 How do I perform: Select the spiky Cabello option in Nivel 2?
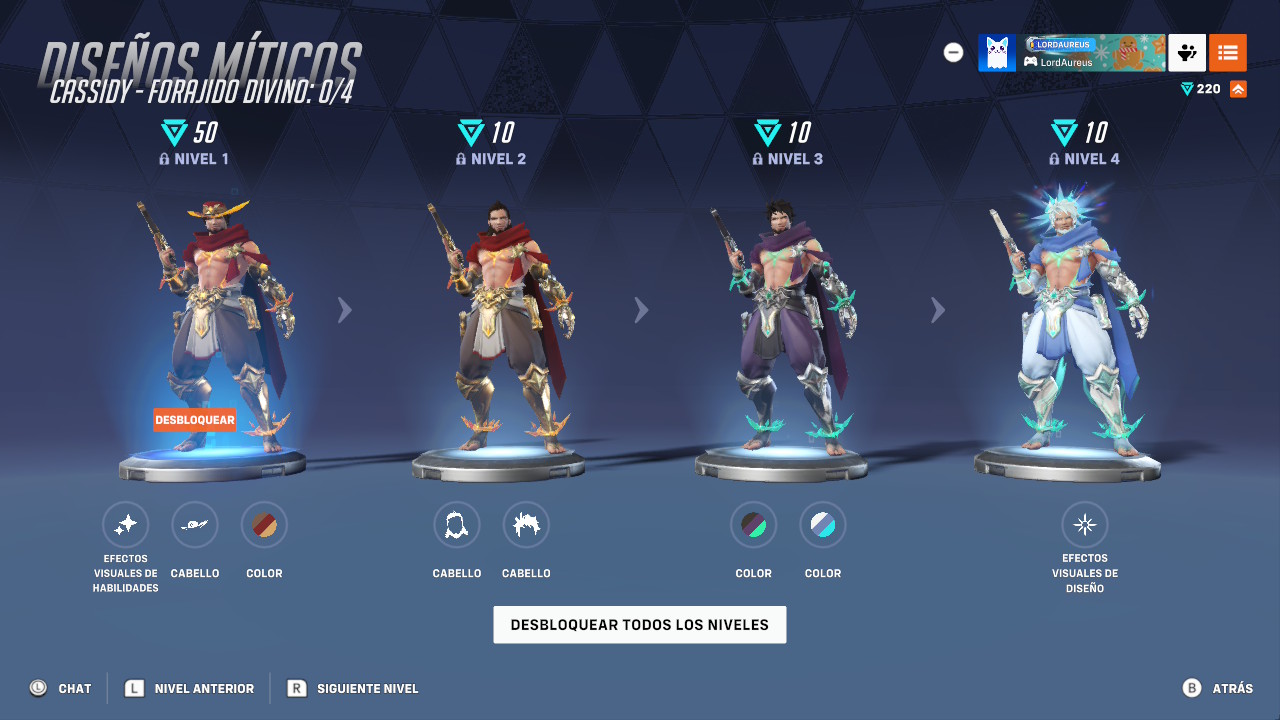(x=526, y=524)
